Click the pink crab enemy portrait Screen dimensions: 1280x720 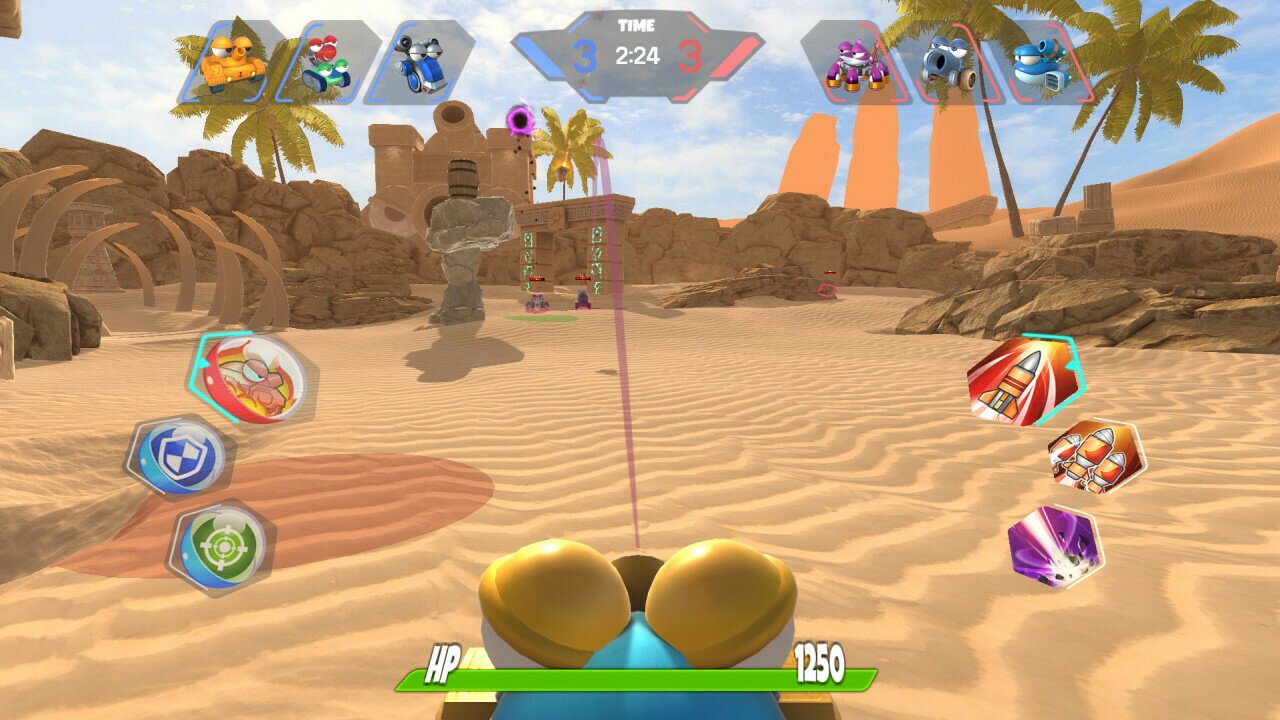[x=856, y=62]
